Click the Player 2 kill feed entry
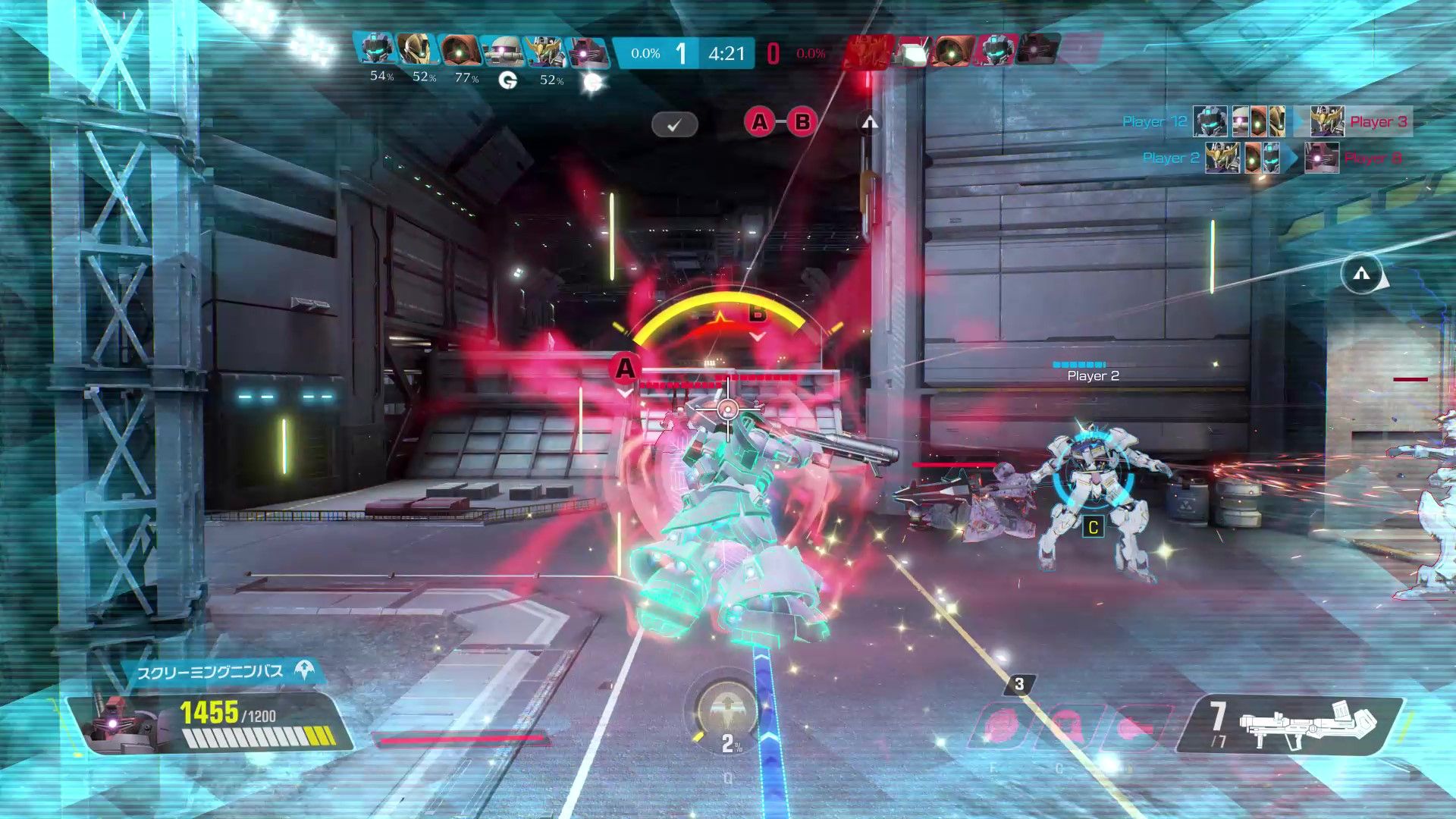 [1171, 158]
